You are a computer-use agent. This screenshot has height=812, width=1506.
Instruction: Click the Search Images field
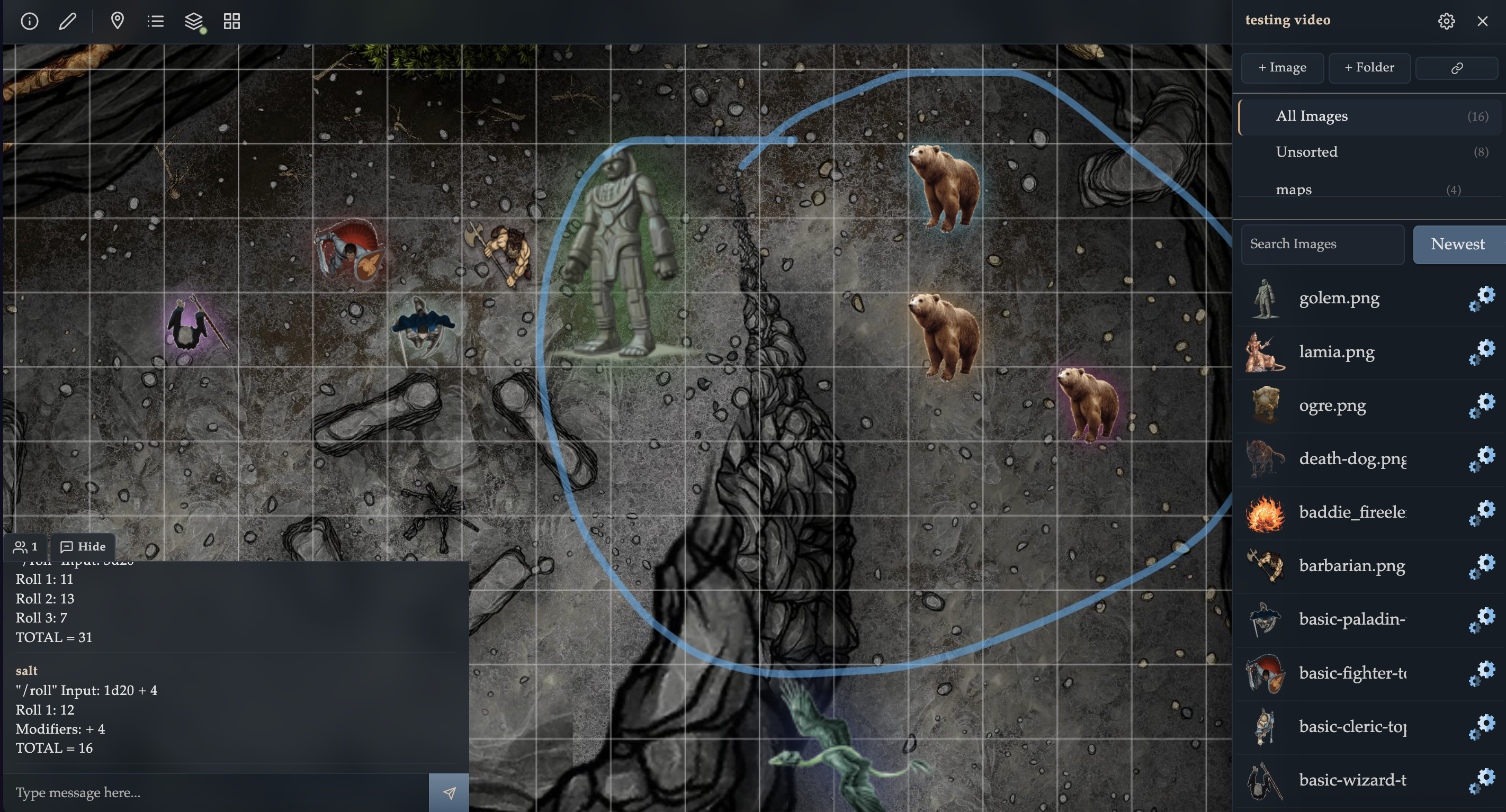coord(1322,244)
